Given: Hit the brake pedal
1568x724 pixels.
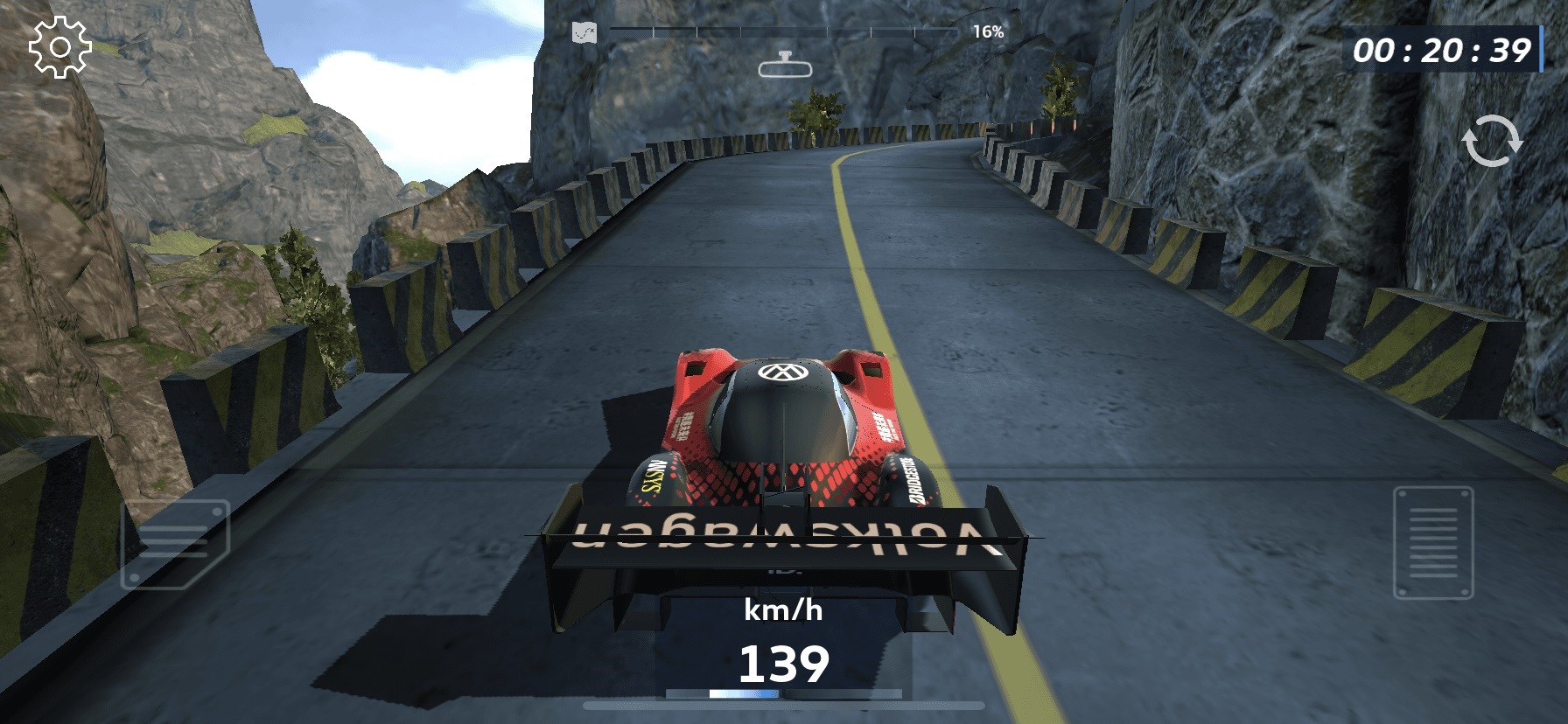Looking at the screenshot, I should 175,544.
